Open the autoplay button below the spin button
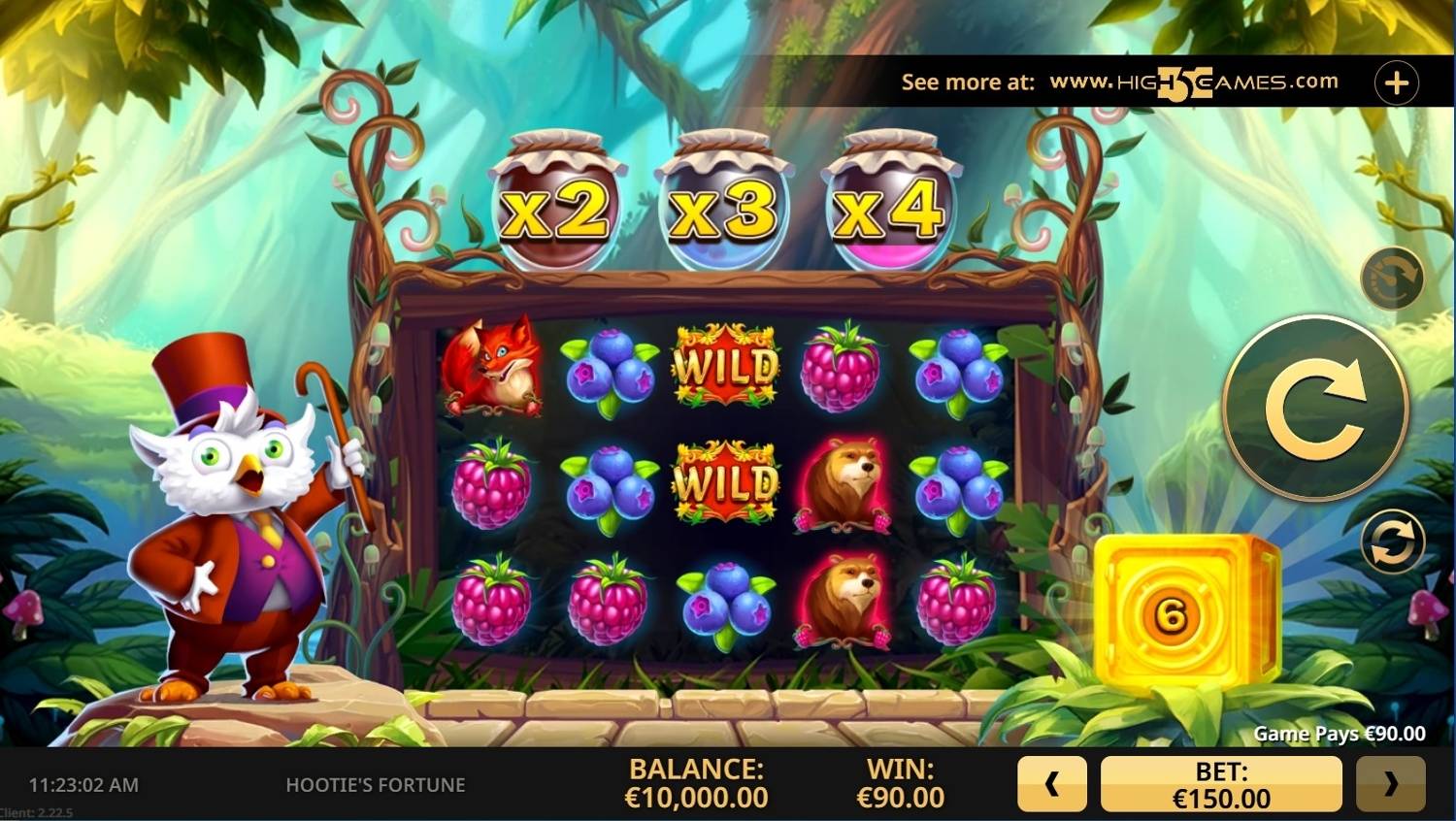Screen dimensions: 1456x821 [1392, 542]
